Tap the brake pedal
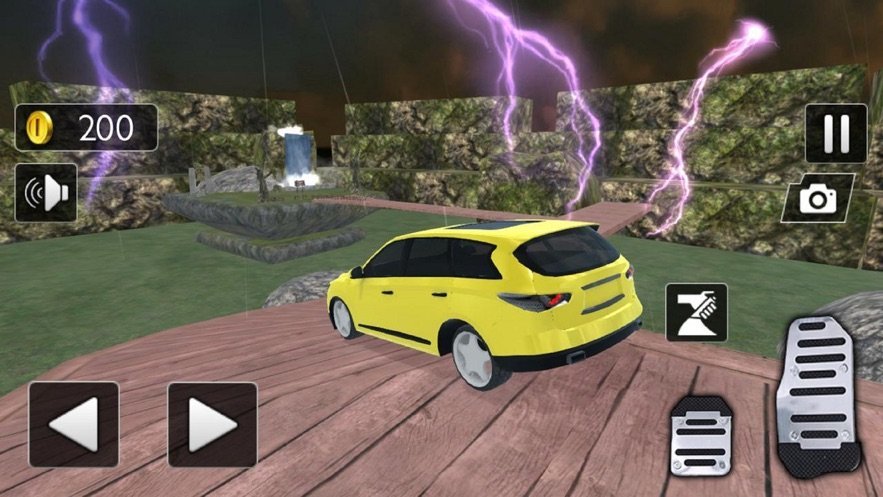The image size is (883, 497). (x=702, y=435)
